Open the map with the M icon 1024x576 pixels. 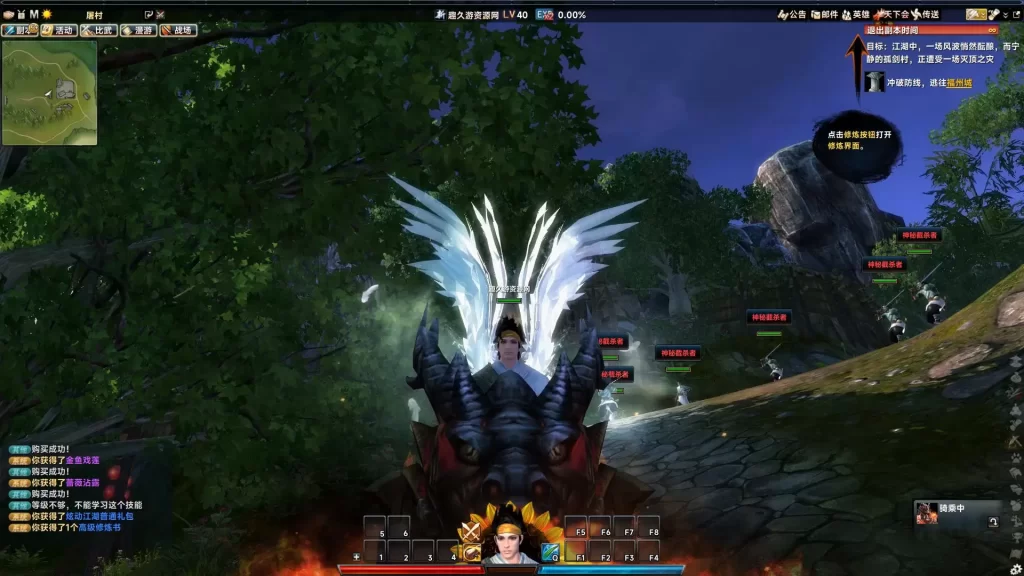pyautogui.click(x=33, y=14)
